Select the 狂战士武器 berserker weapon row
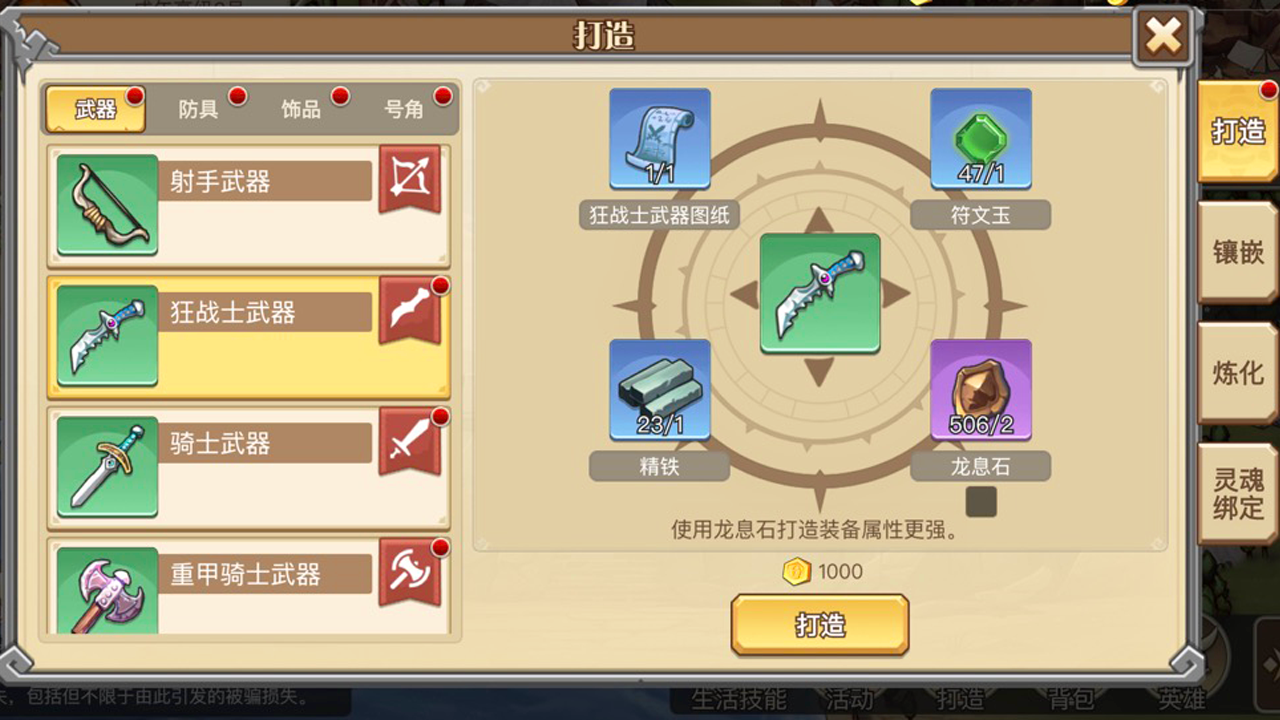The width and height of the screenshot is (1280, 720). [x=248, y=336]
